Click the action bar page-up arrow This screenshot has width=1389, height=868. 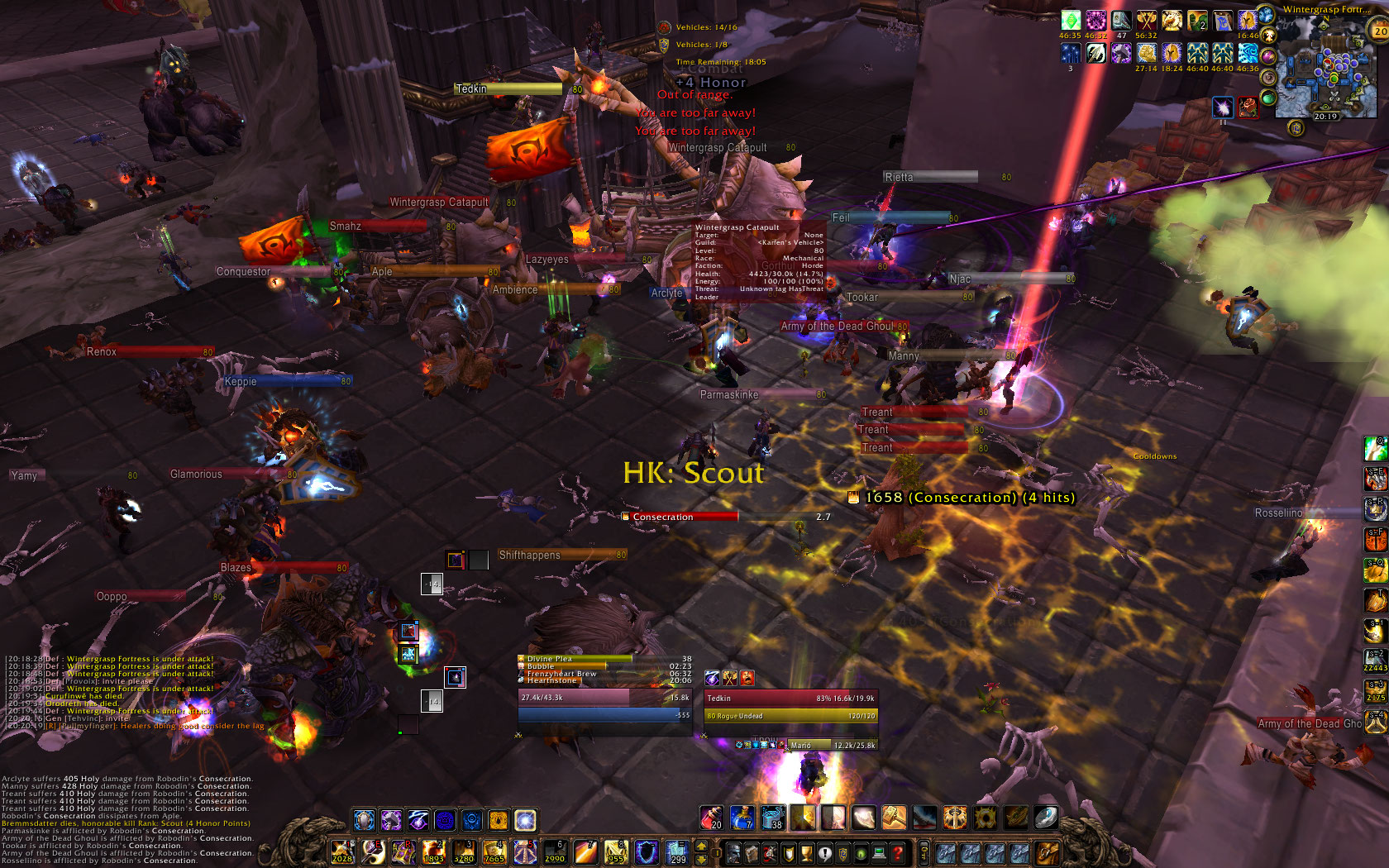(x=703, y=845)
